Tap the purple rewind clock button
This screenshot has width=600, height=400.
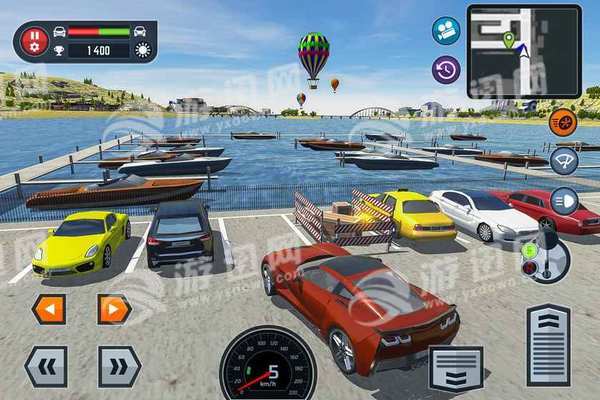coord(446,69)
